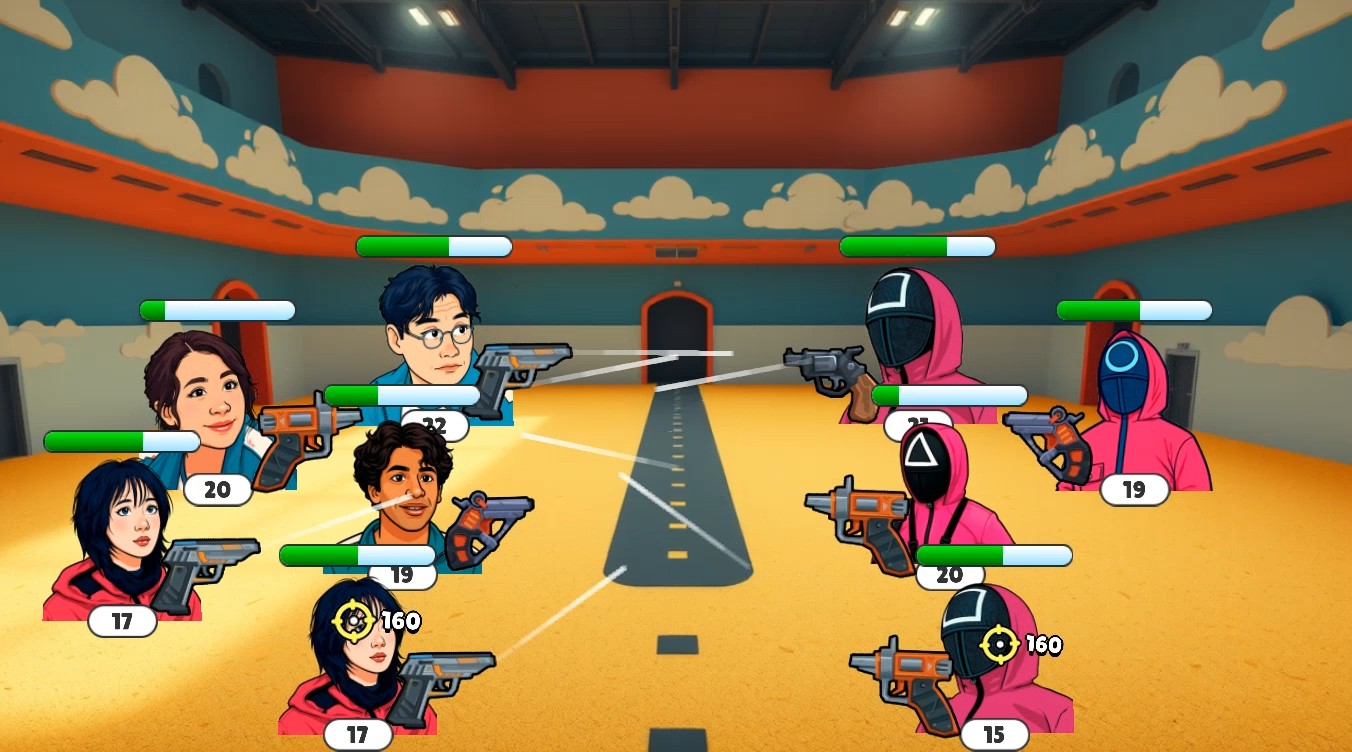Click the health bar above the glasses player
This screenshot has width=1352, height=752.
pos(433,246)
